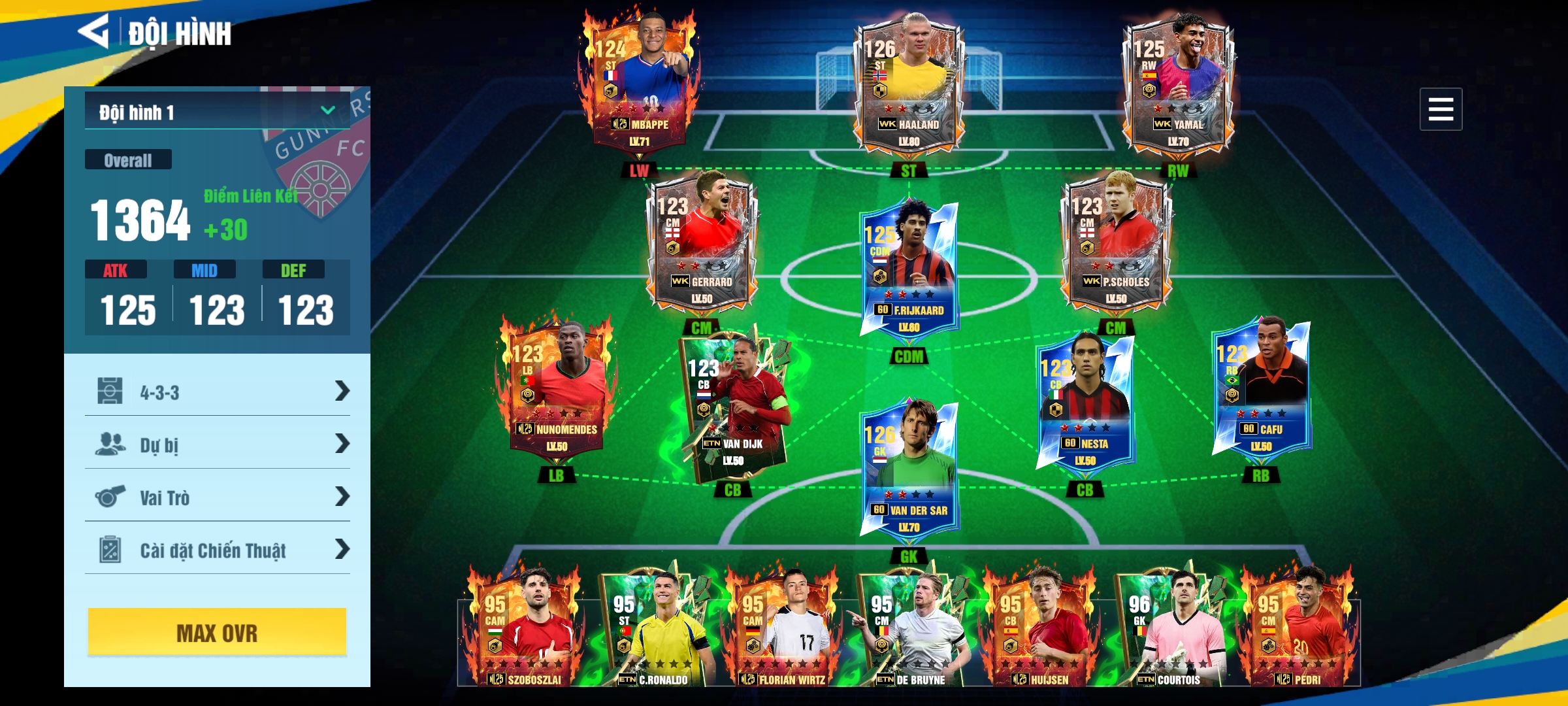Open the hamburger menu icon
The width and height of the screenshot is (1568, 706).
[x=1440, y=109]
